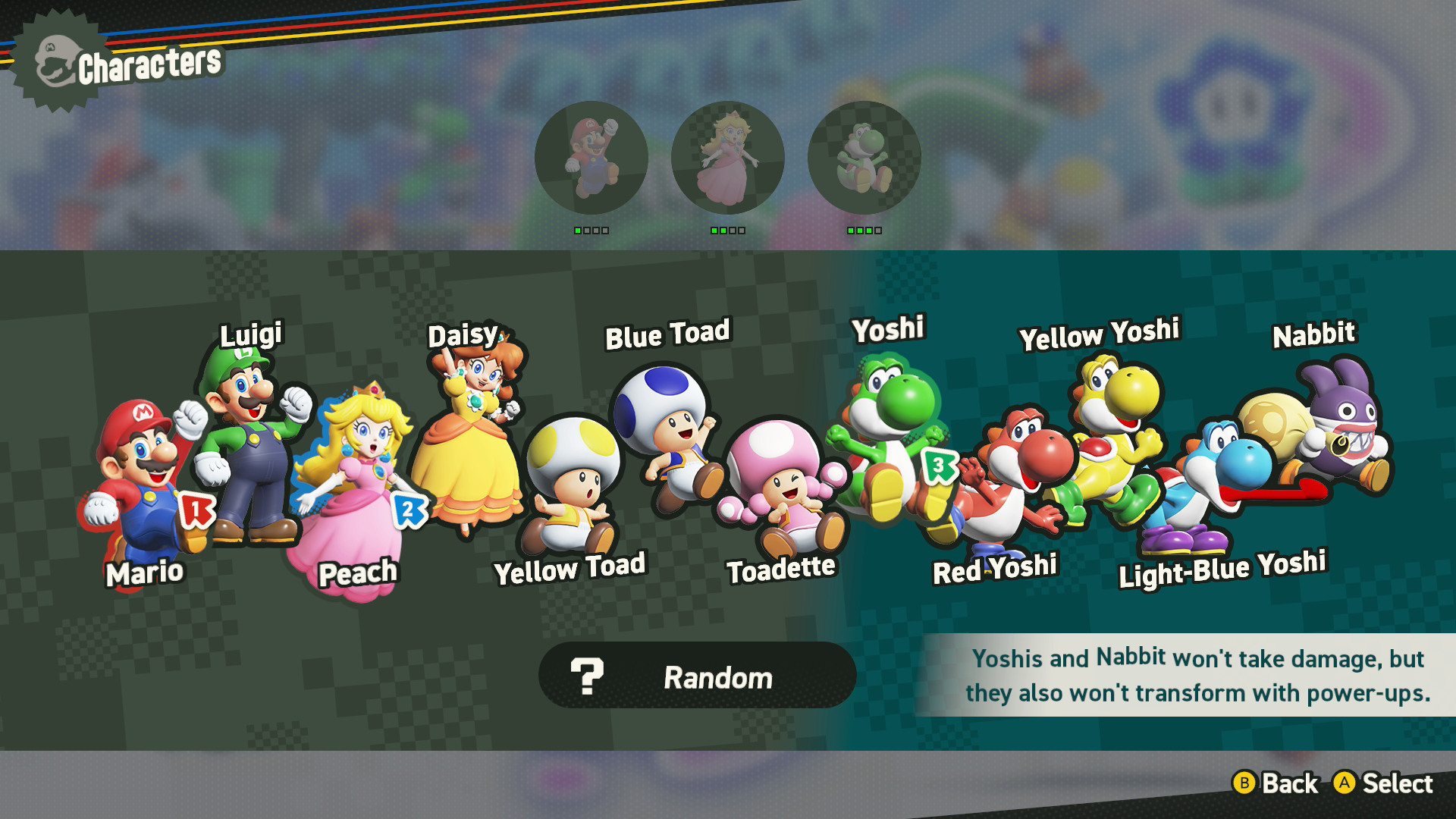The width and height of the screenshot is (1456, 819).
Task: Select Toadette as your character
Action: click(781, 485)
